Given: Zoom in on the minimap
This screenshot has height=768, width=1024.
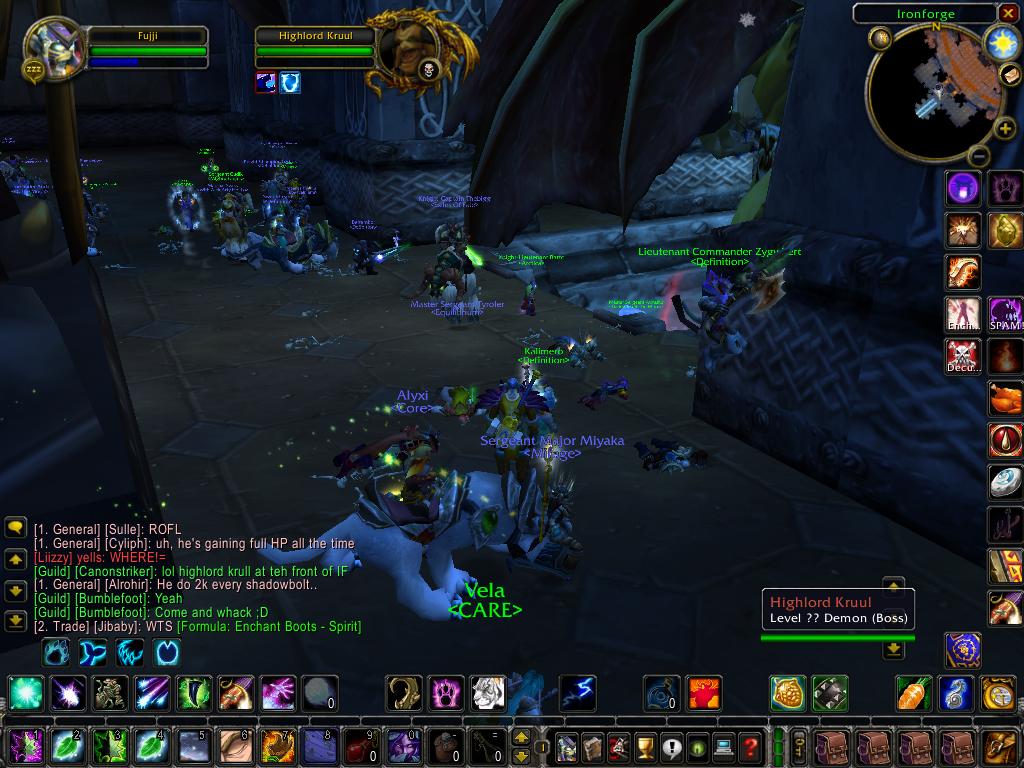Looking at the screenshot, I should pos(1004,128).
